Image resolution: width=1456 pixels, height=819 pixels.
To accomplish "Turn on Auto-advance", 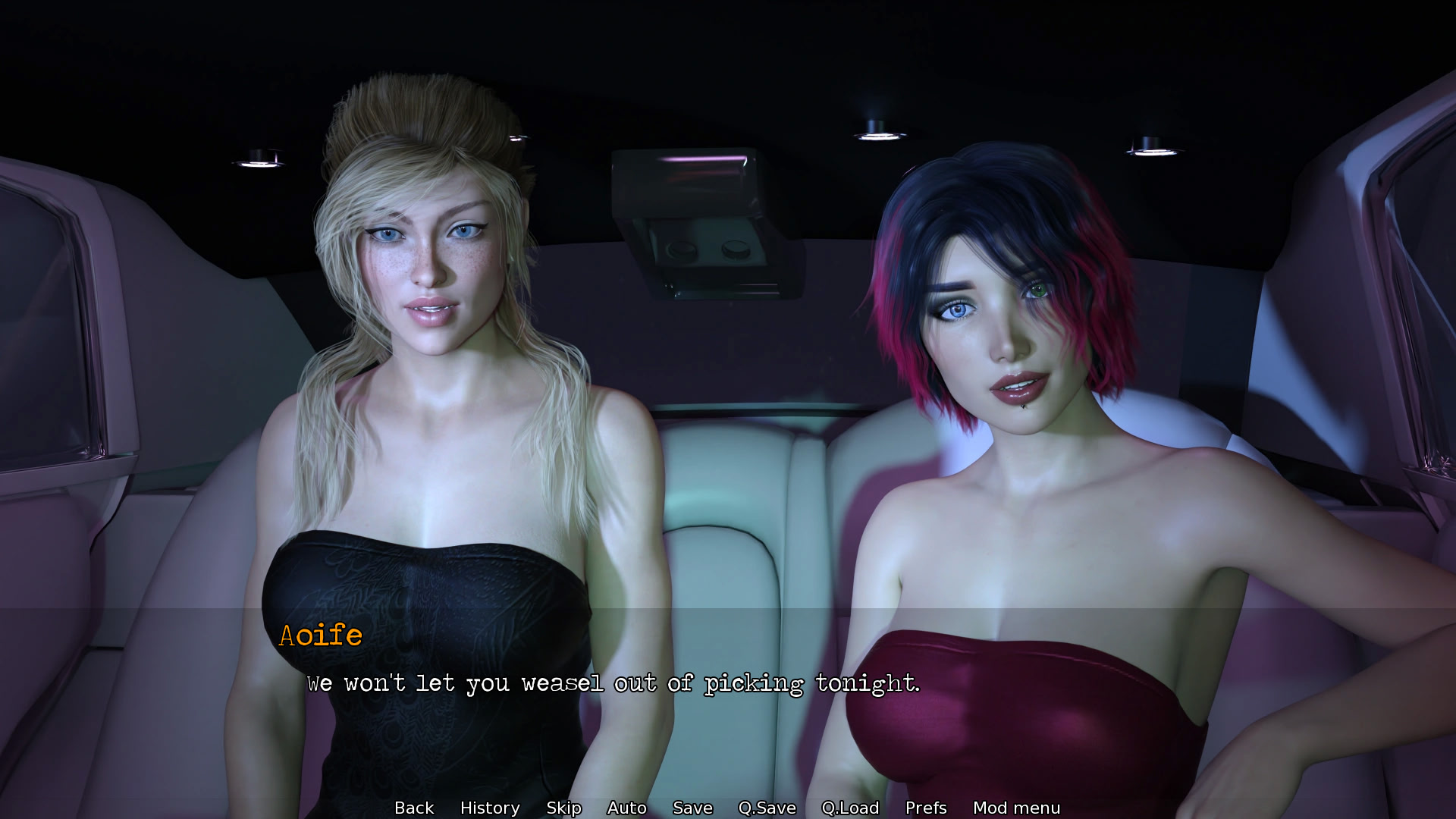I will [x=626, y=808].
